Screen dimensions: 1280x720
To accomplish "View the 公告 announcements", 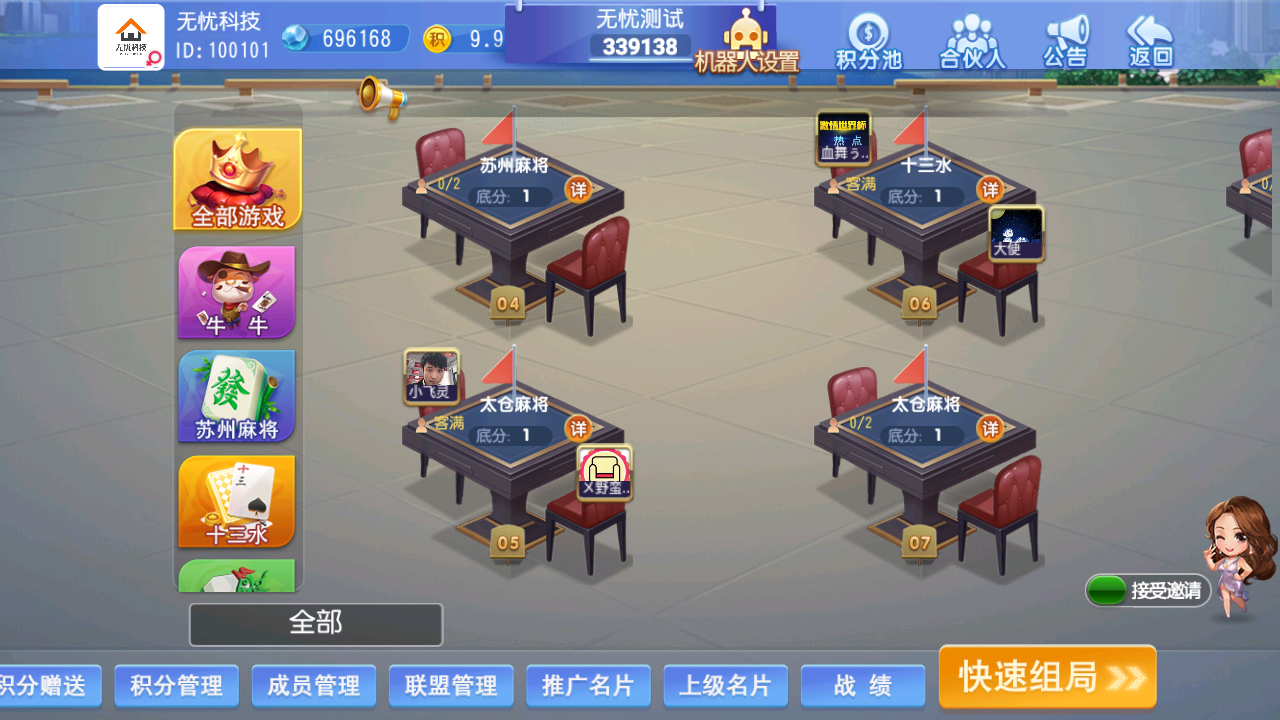I will [1063, 40].
